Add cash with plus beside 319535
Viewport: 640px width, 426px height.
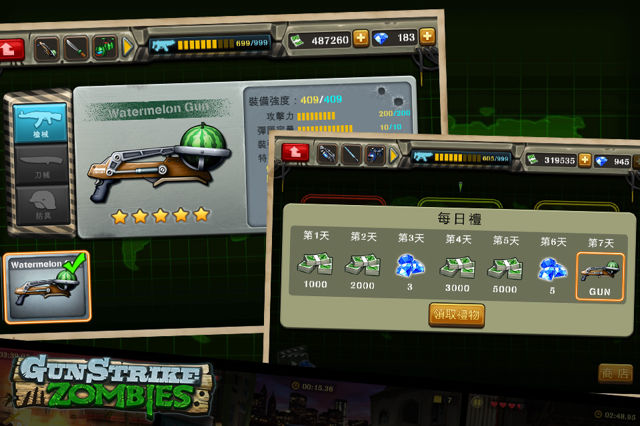pyautogui.click(x=584, y=160)
